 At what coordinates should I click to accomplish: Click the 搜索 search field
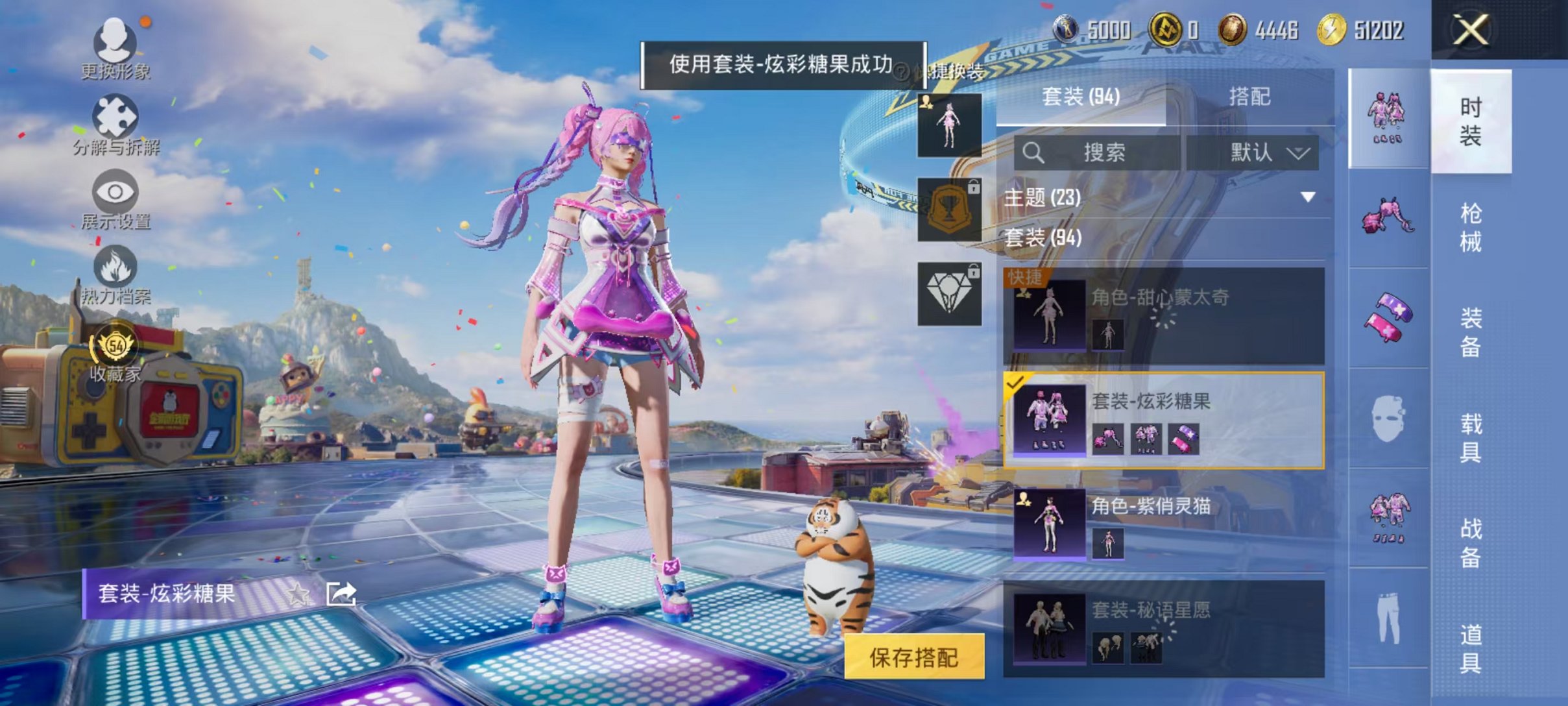click(x=1103, y=152)
